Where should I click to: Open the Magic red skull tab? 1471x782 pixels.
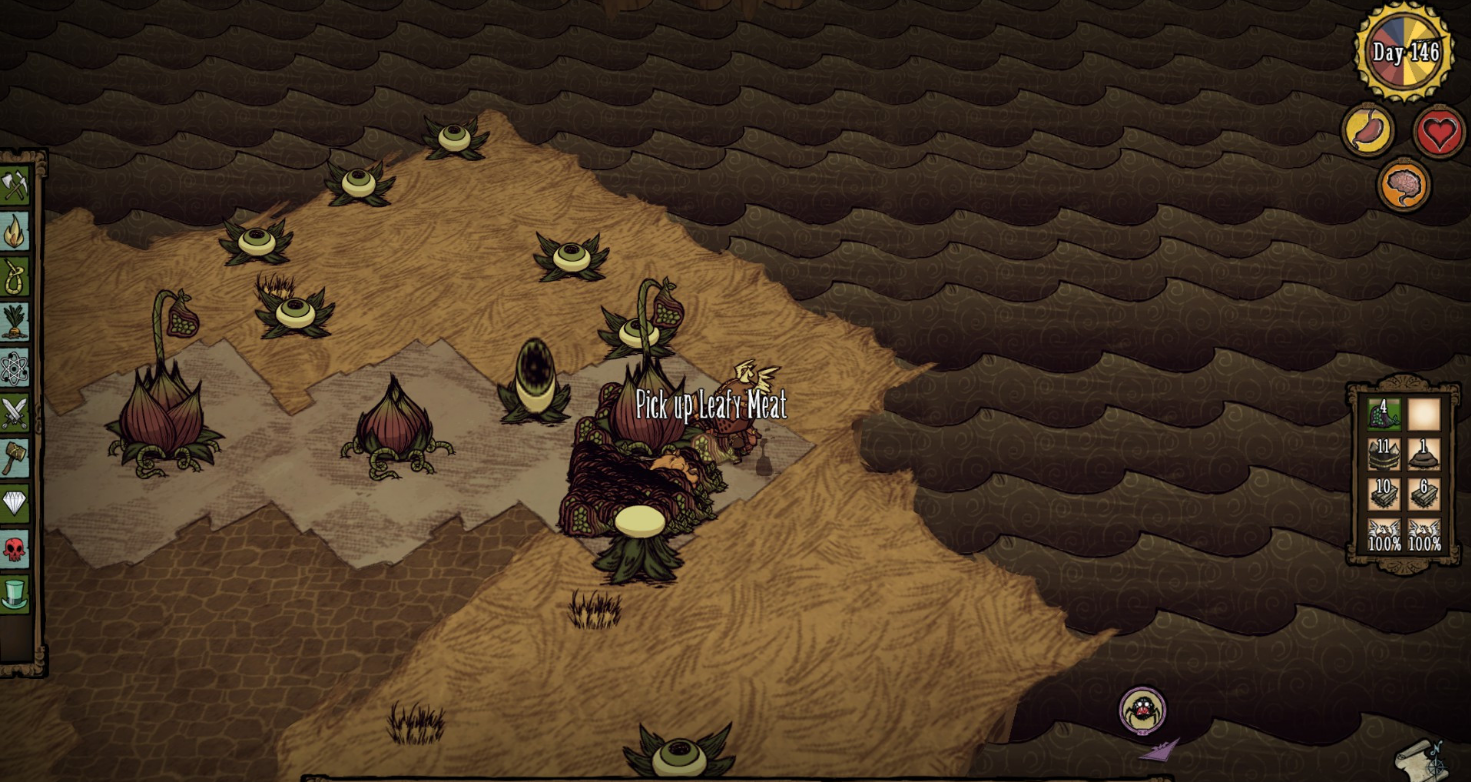[15, 548]
